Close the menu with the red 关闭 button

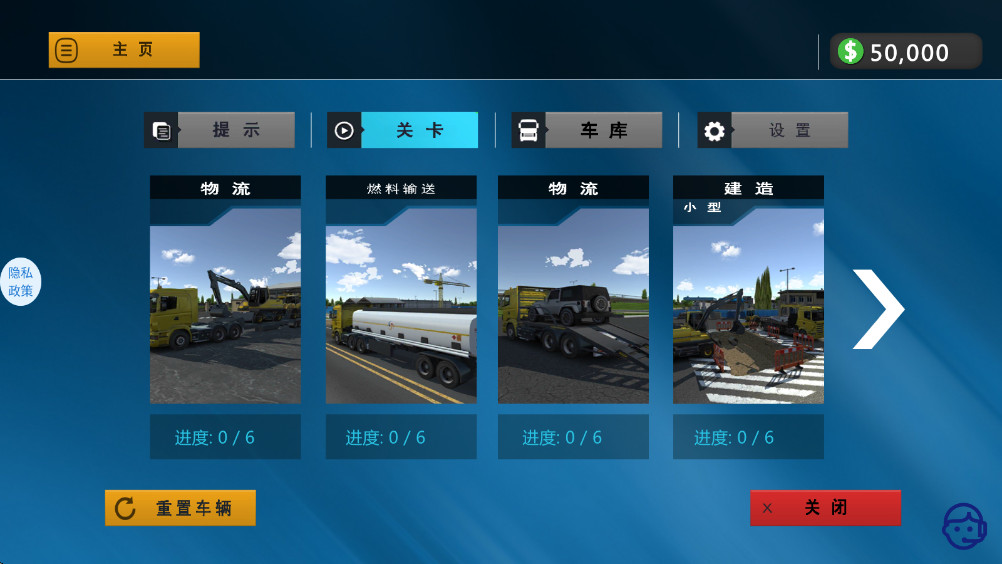pyautogui.click(x=825, y=508)
